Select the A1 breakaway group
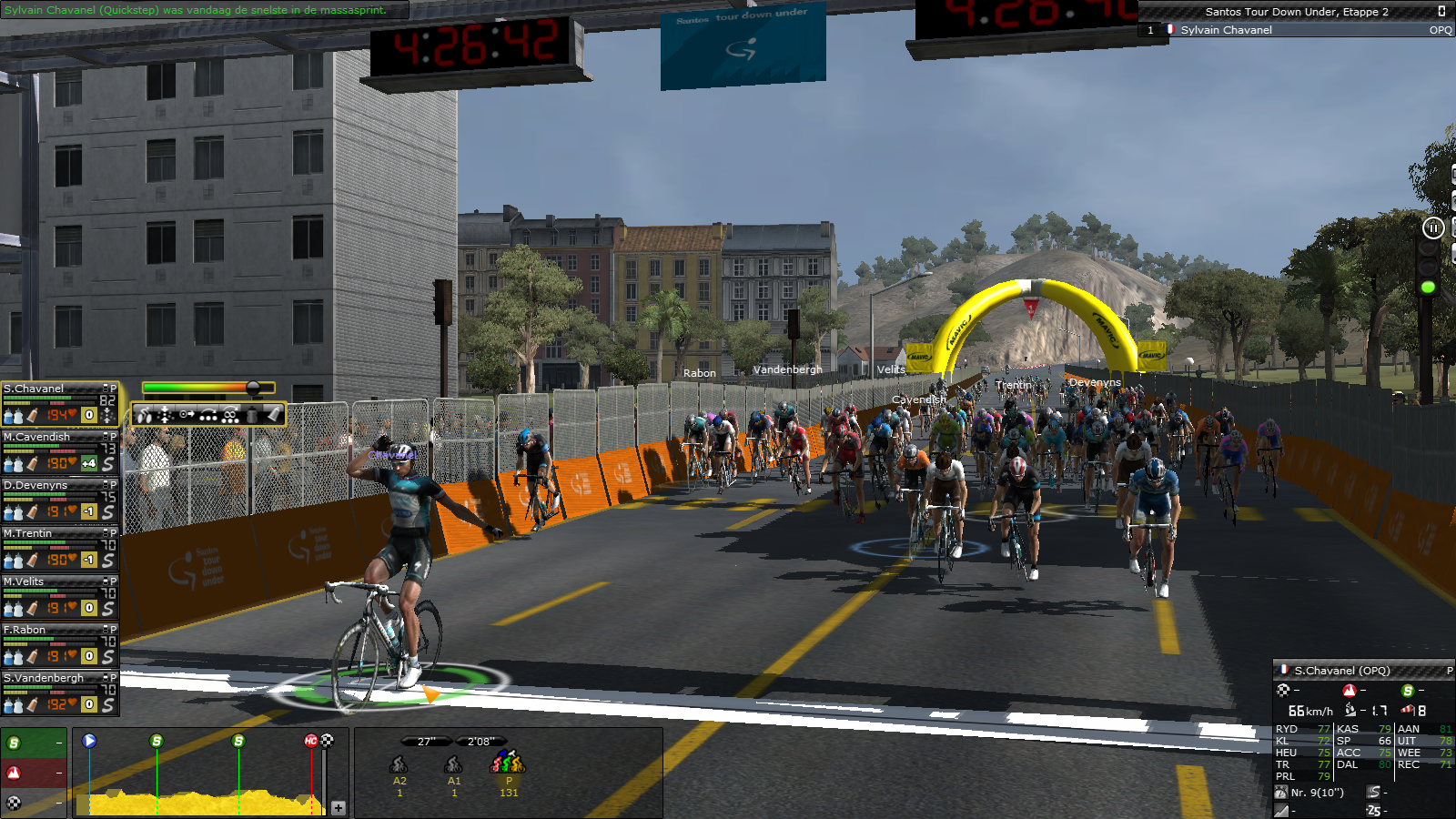Screen dimensions: 1456x819 pyautogui.click(x=454, y=764)
